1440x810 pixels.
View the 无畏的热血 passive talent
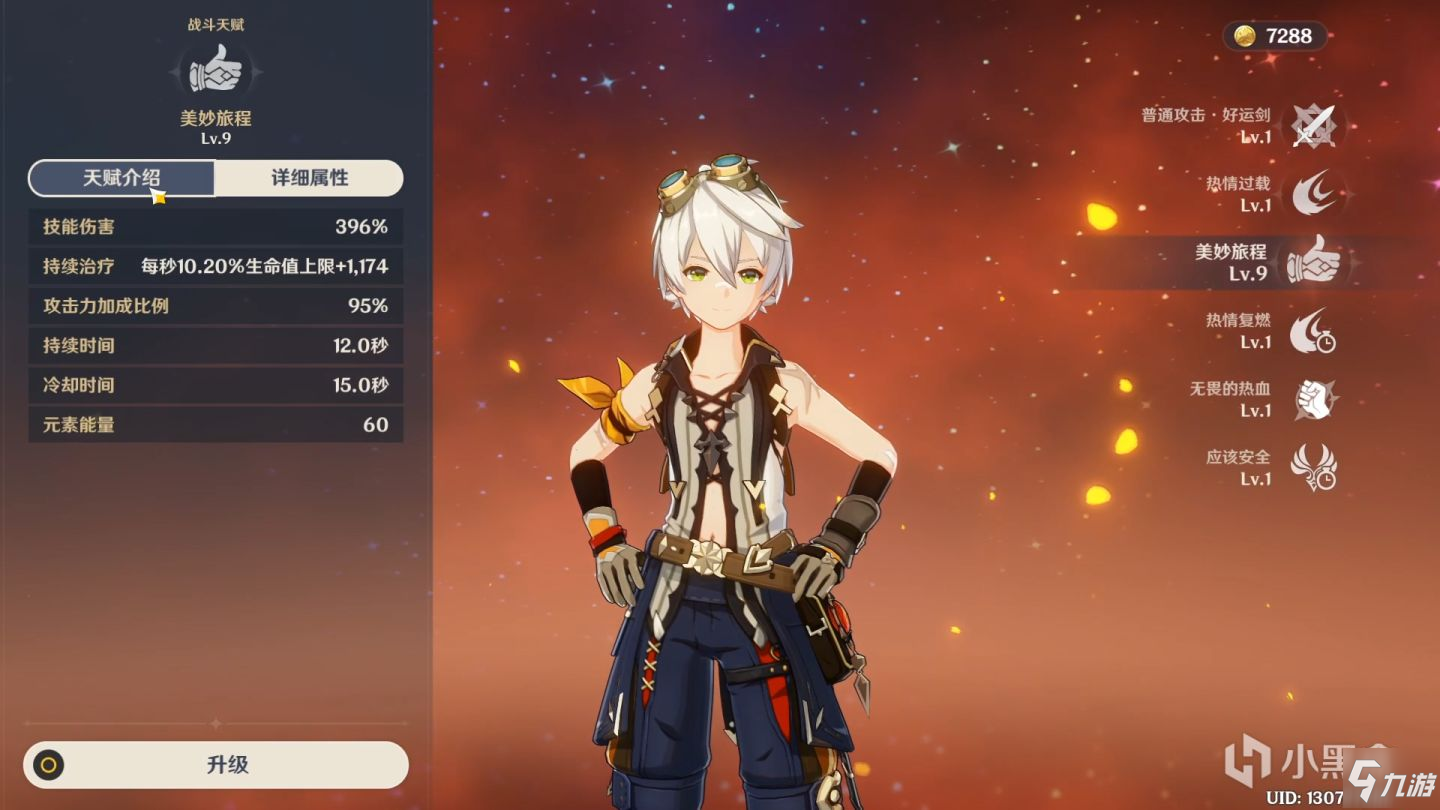coord(1313,399)
